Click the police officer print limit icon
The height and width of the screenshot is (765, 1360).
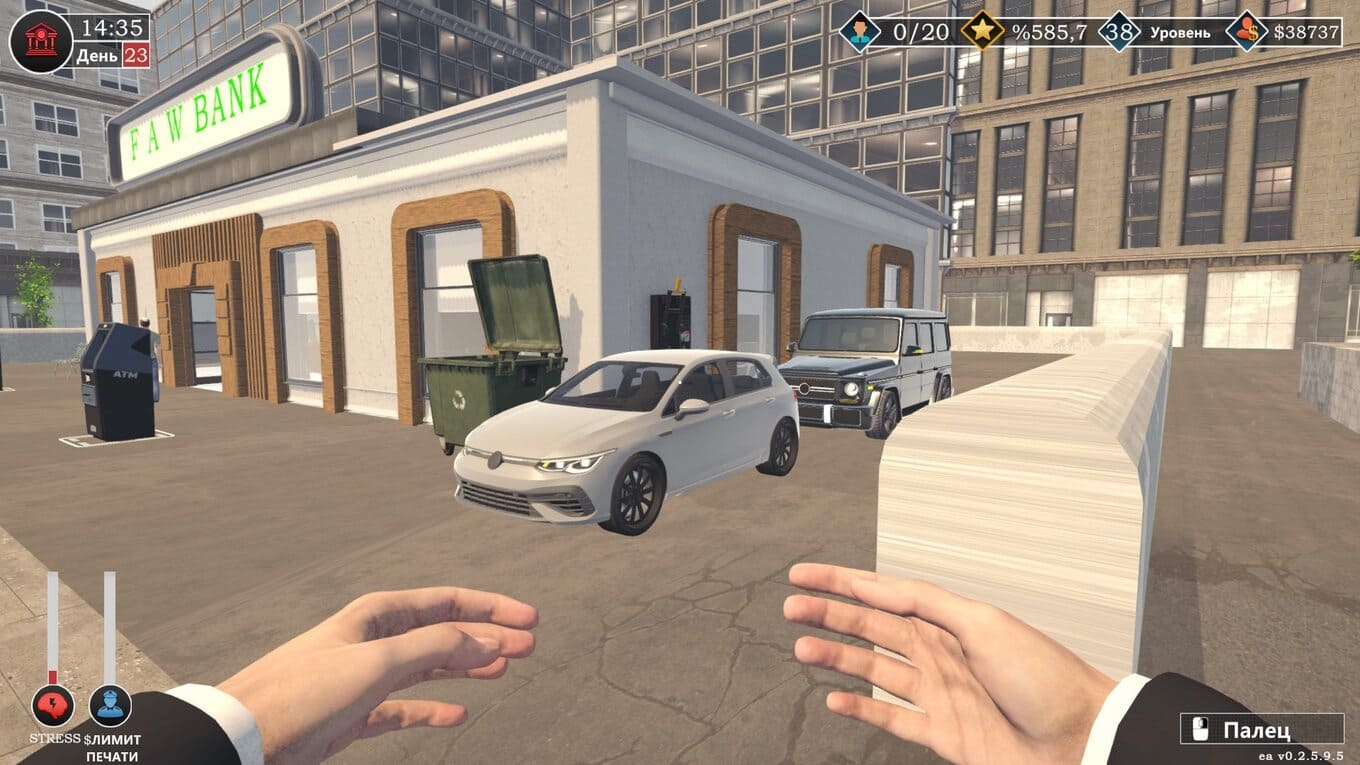tap(110, 705)
